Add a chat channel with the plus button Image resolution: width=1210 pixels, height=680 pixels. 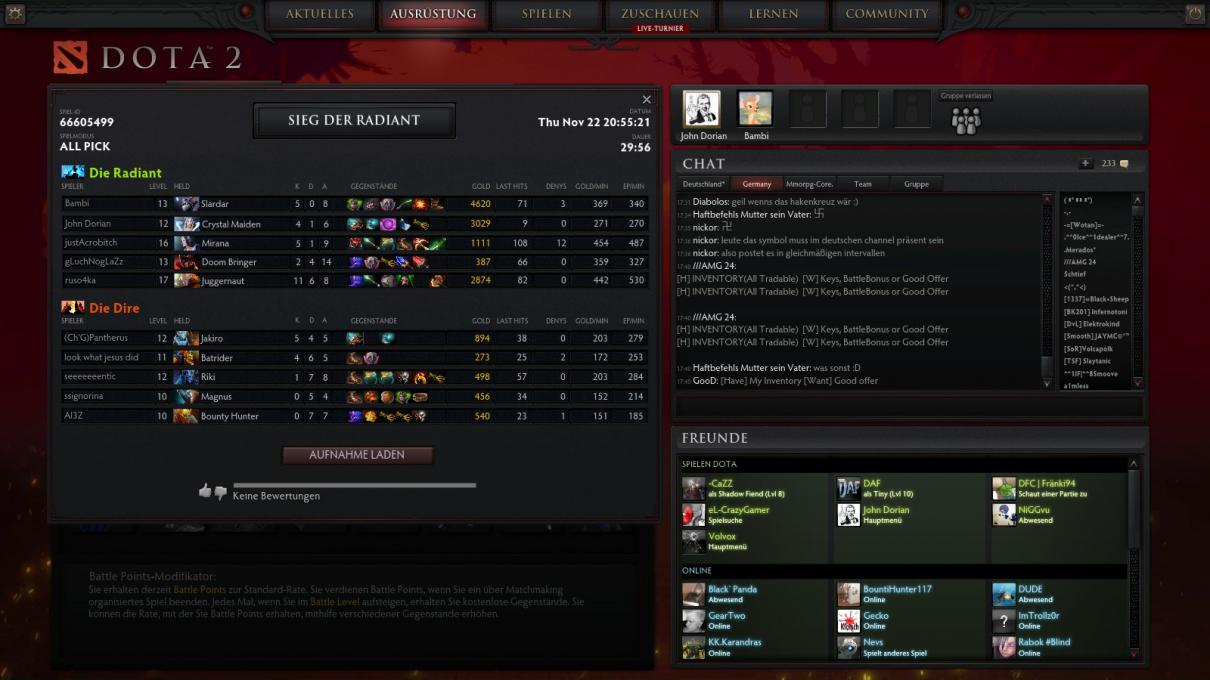coord(1086,163)
